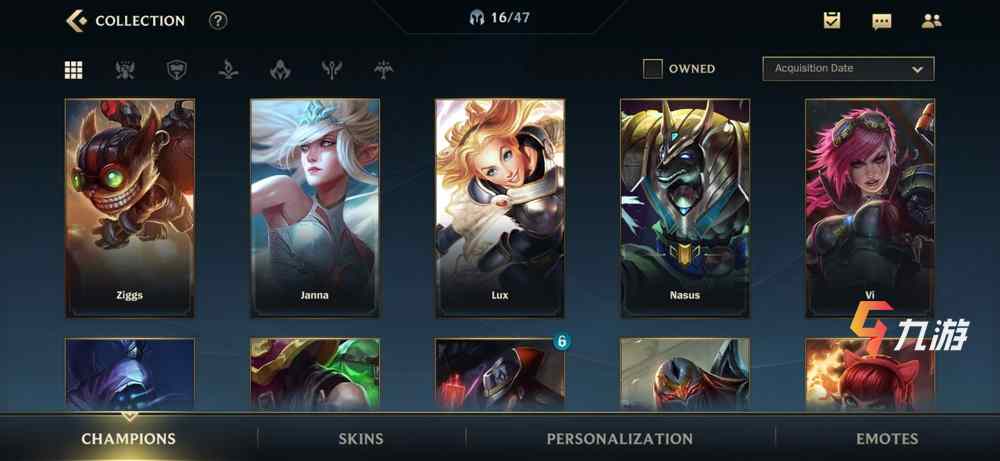The width and height of the screenshot is (1000, 461).
Task: Select the Champions tab
Action: tap(128, 438)
